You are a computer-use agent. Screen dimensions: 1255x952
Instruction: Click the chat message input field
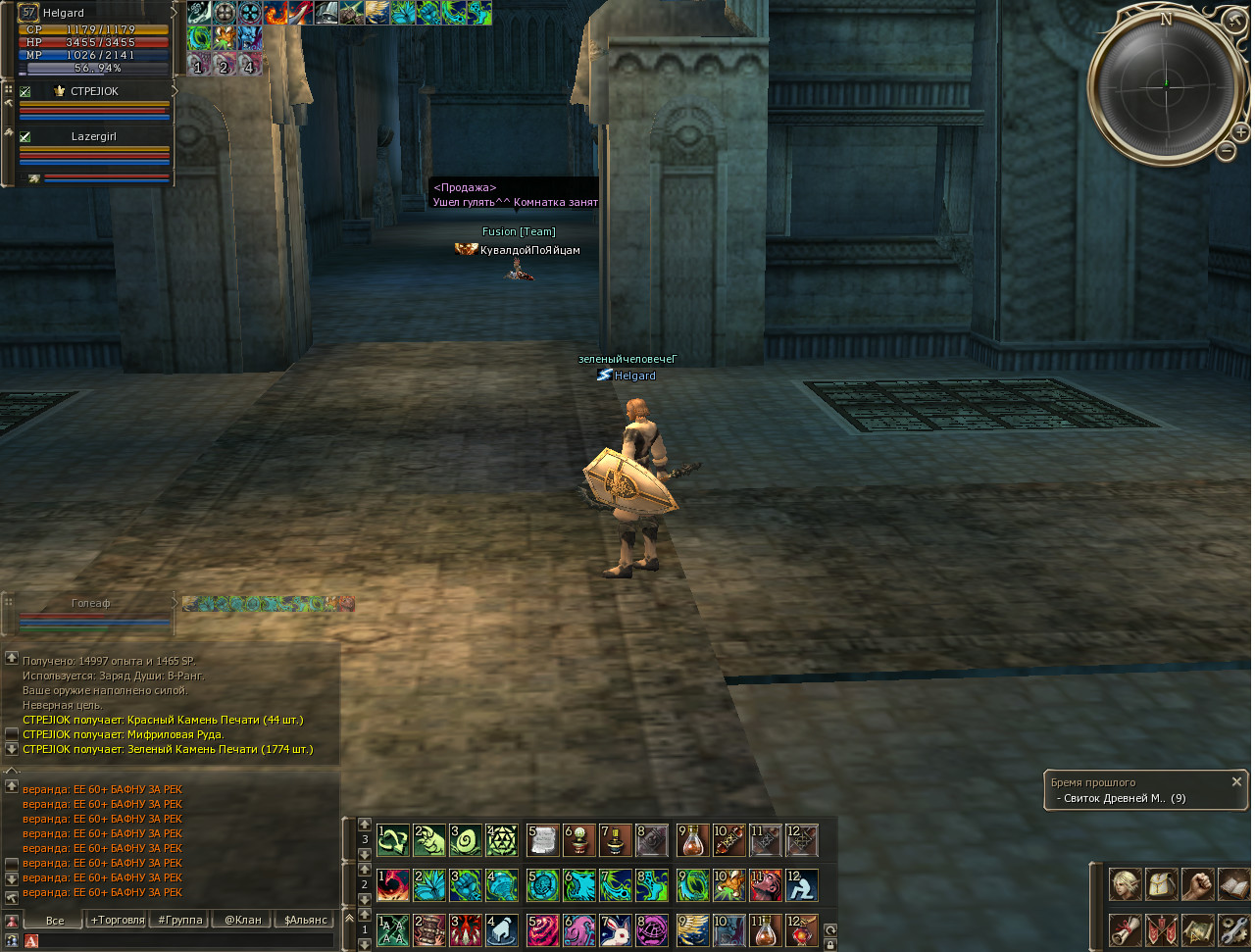[x=186, y=941]
